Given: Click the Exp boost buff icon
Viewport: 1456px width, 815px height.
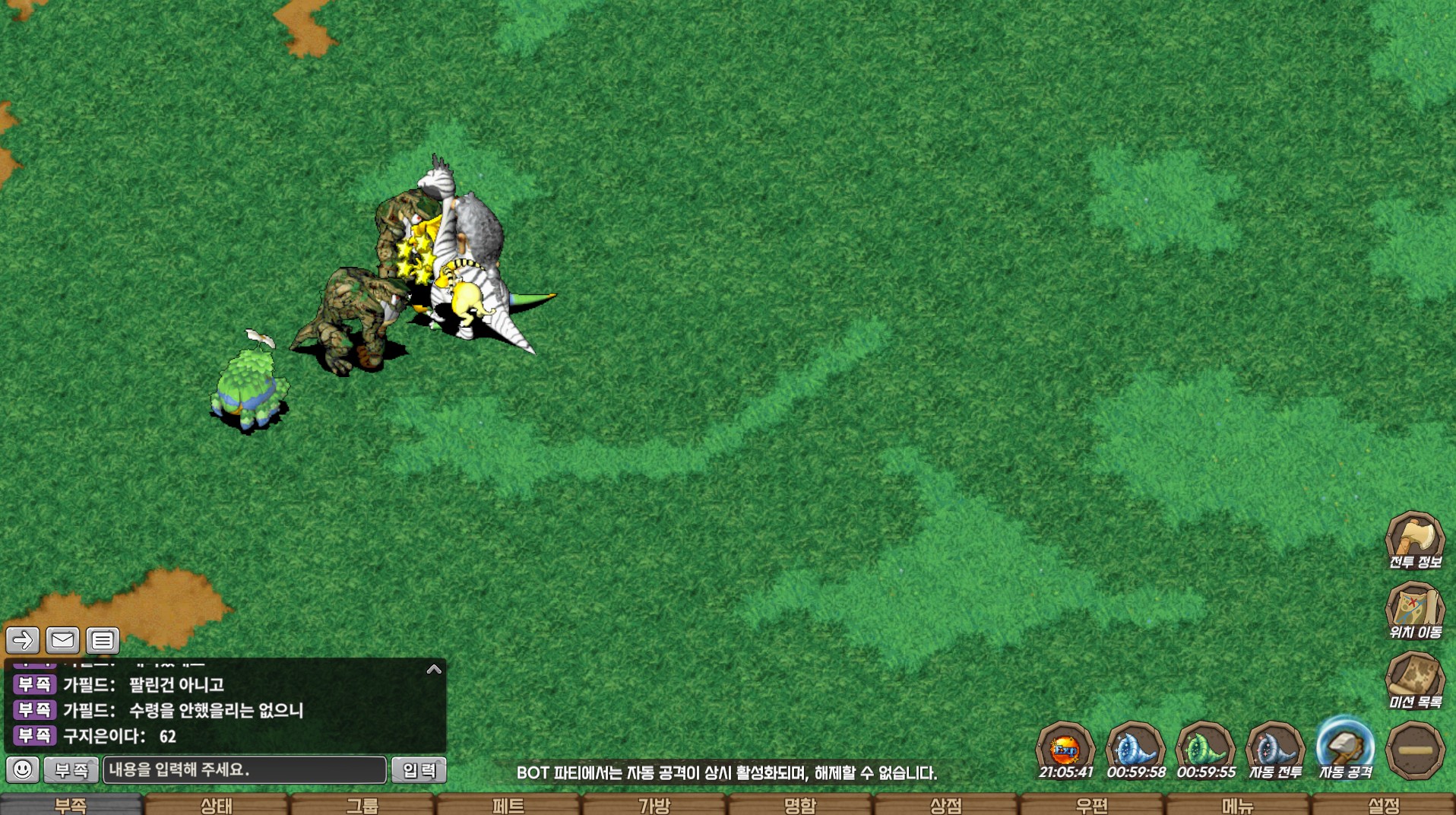Looking at the screenshot, I should click(x=1065, y=750).
